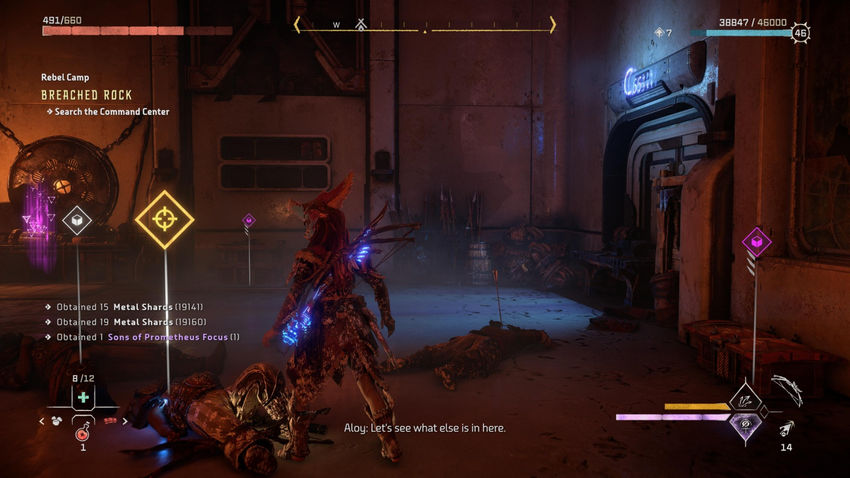Cycle tools with the left arrow
Image resolution: width=850 pixels, height=478 pixels.
[x=41, y=421]
